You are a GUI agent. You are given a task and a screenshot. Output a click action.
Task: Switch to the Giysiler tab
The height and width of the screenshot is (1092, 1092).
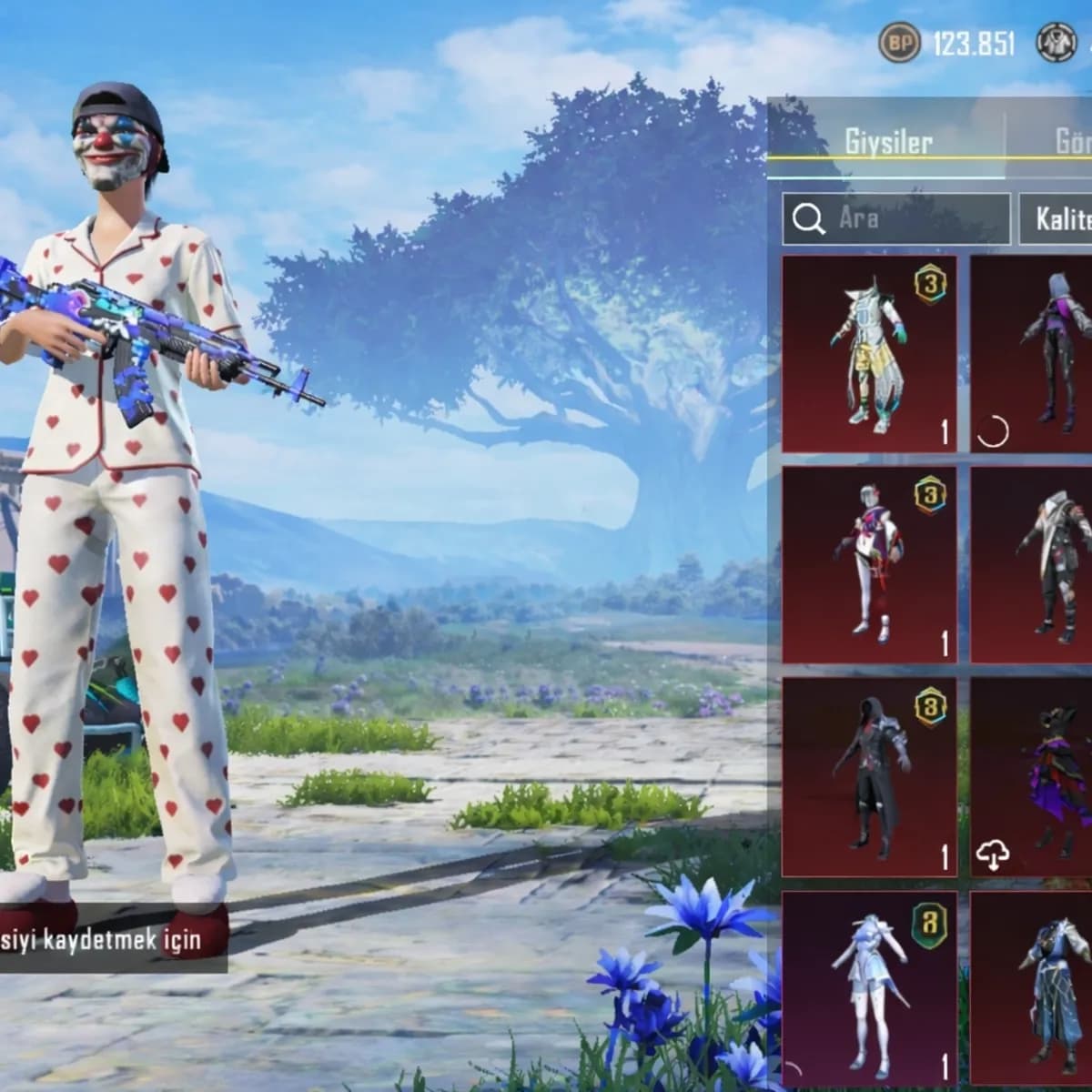(x=887, y=142)
